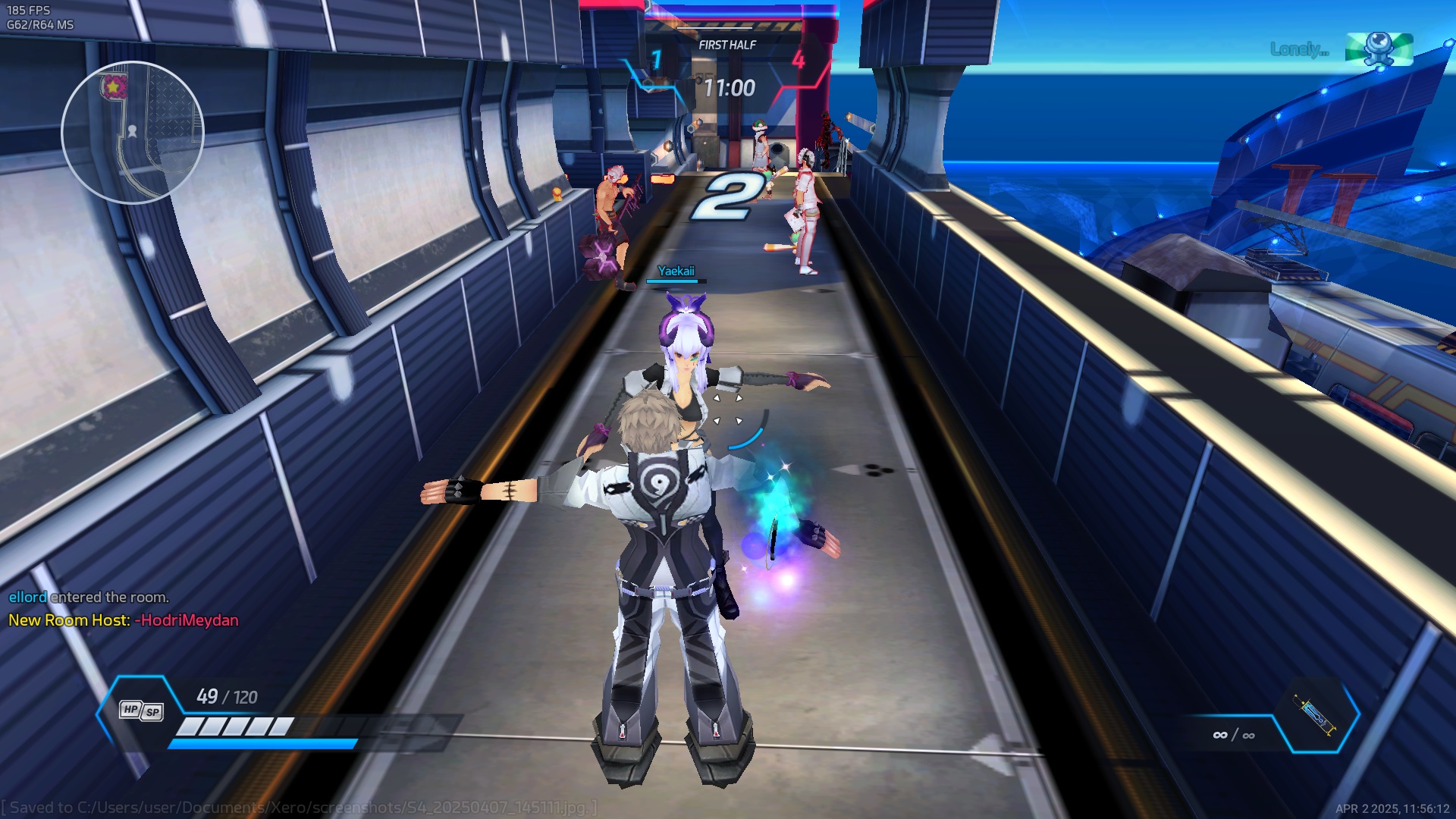This screenshot has width=1456, height=819.
Task: Click player name ellord in chat
Action: point(27,598)
